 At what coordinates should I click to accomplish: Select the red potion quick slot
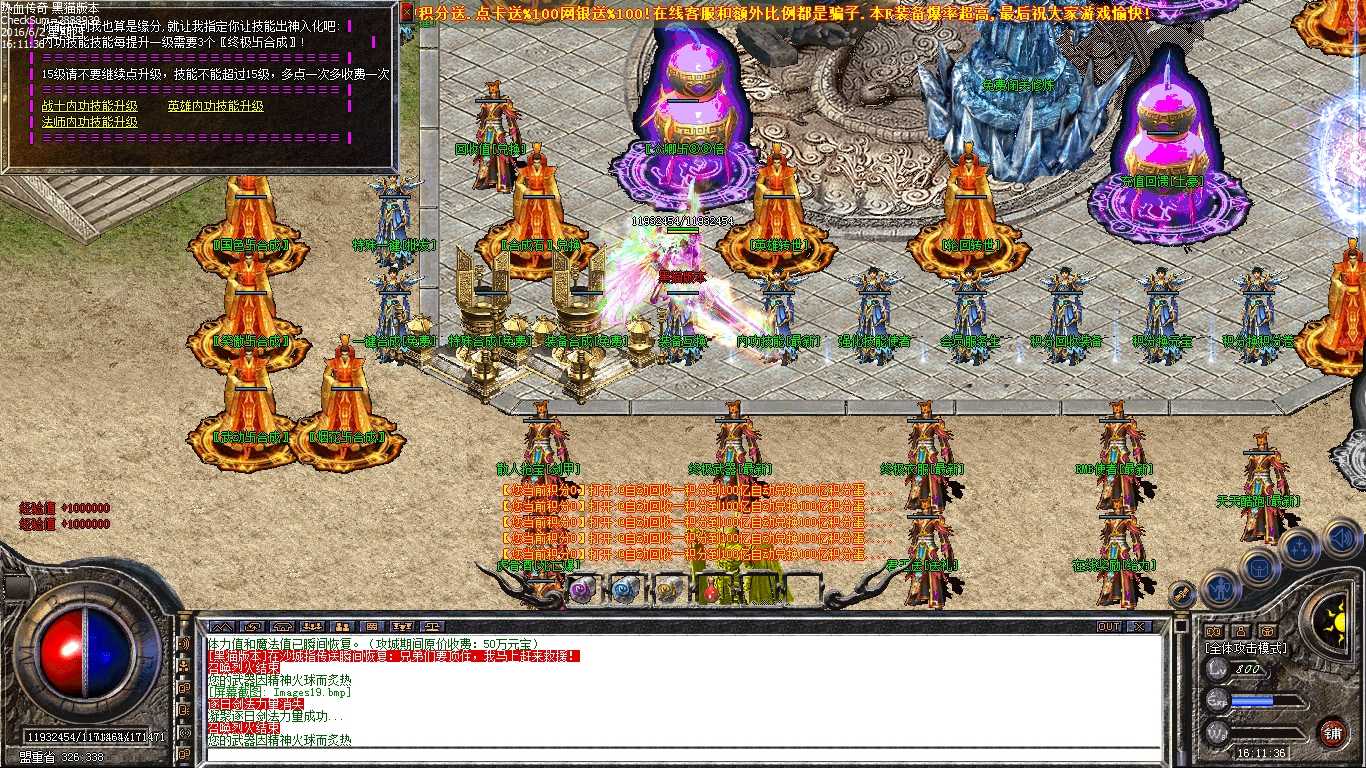click(x=709, y=589)
